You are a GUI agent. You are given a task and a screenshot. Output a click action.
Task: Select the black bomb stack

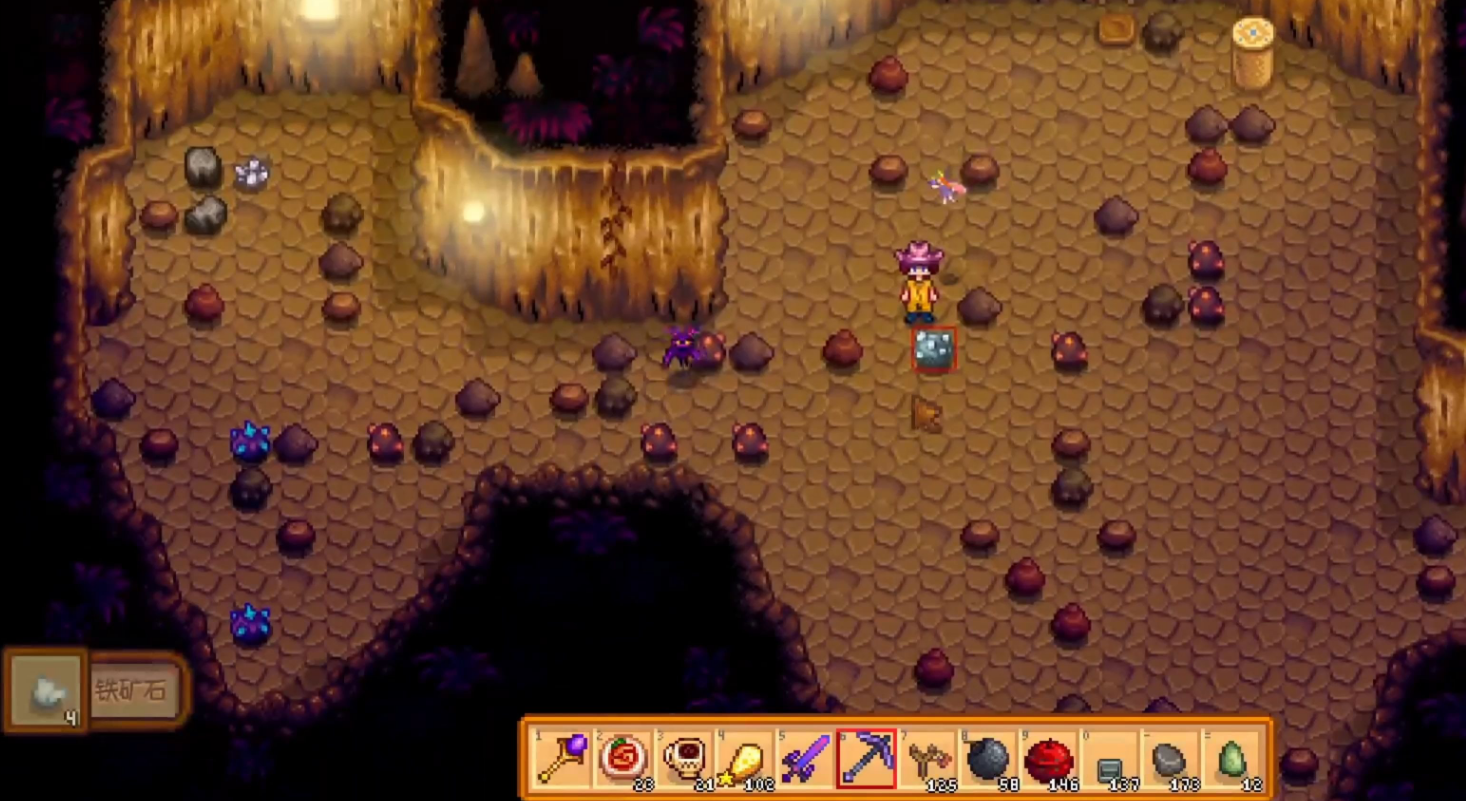tap(988, 759)
